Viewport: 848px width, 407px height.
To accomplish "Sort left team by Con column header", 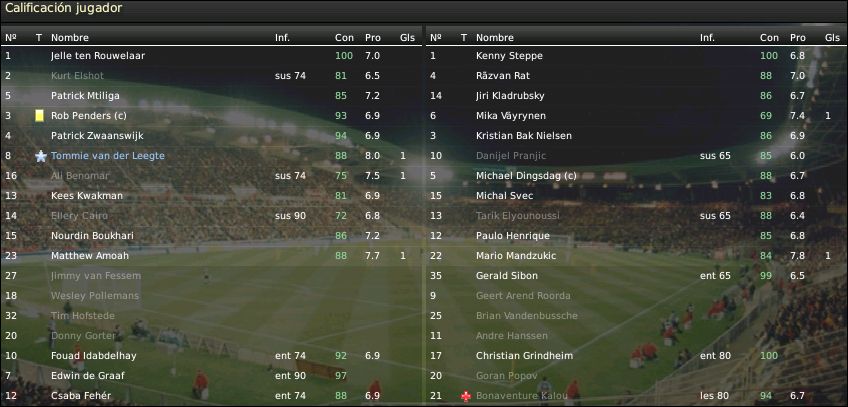I will point(344,38).
